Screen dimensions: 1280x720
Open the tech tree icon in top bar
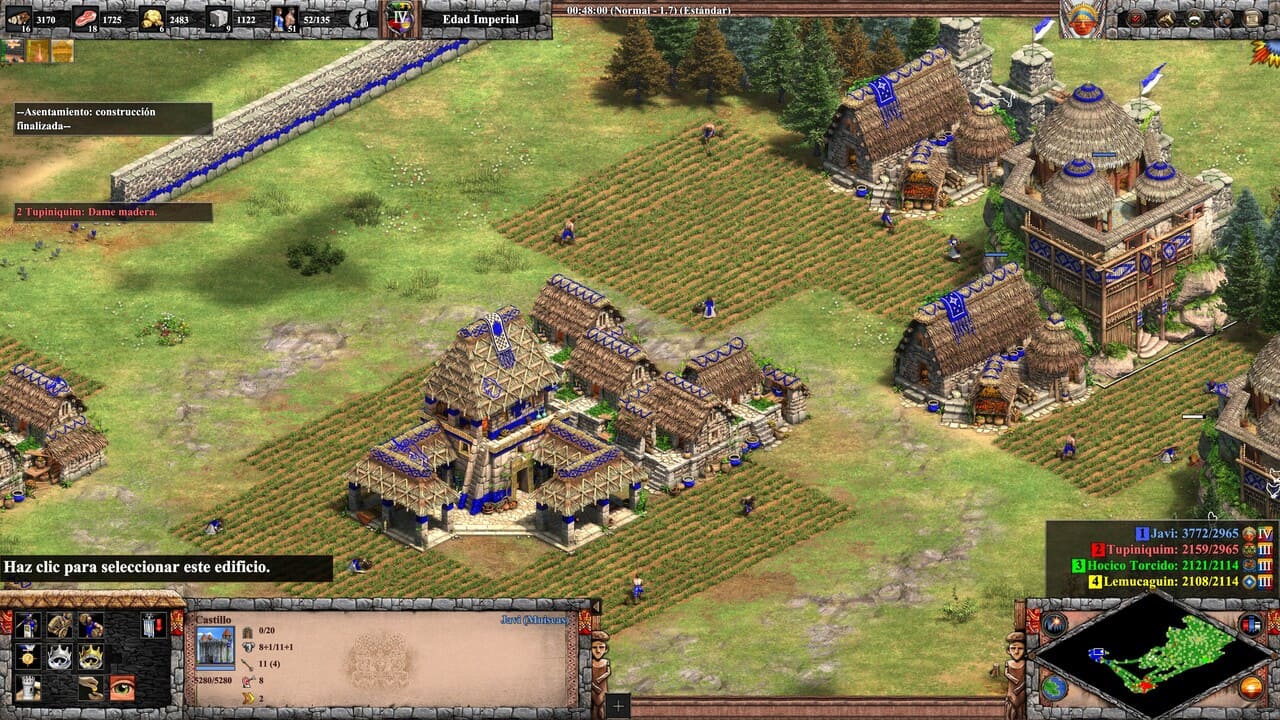pyautogui.click(x=1166, y=18)
